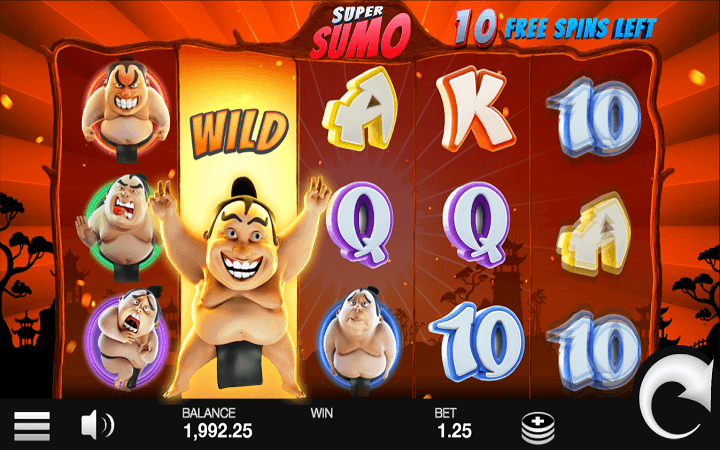Open the bet coin stack selector
720x450 pixels.
coord(538,427)
